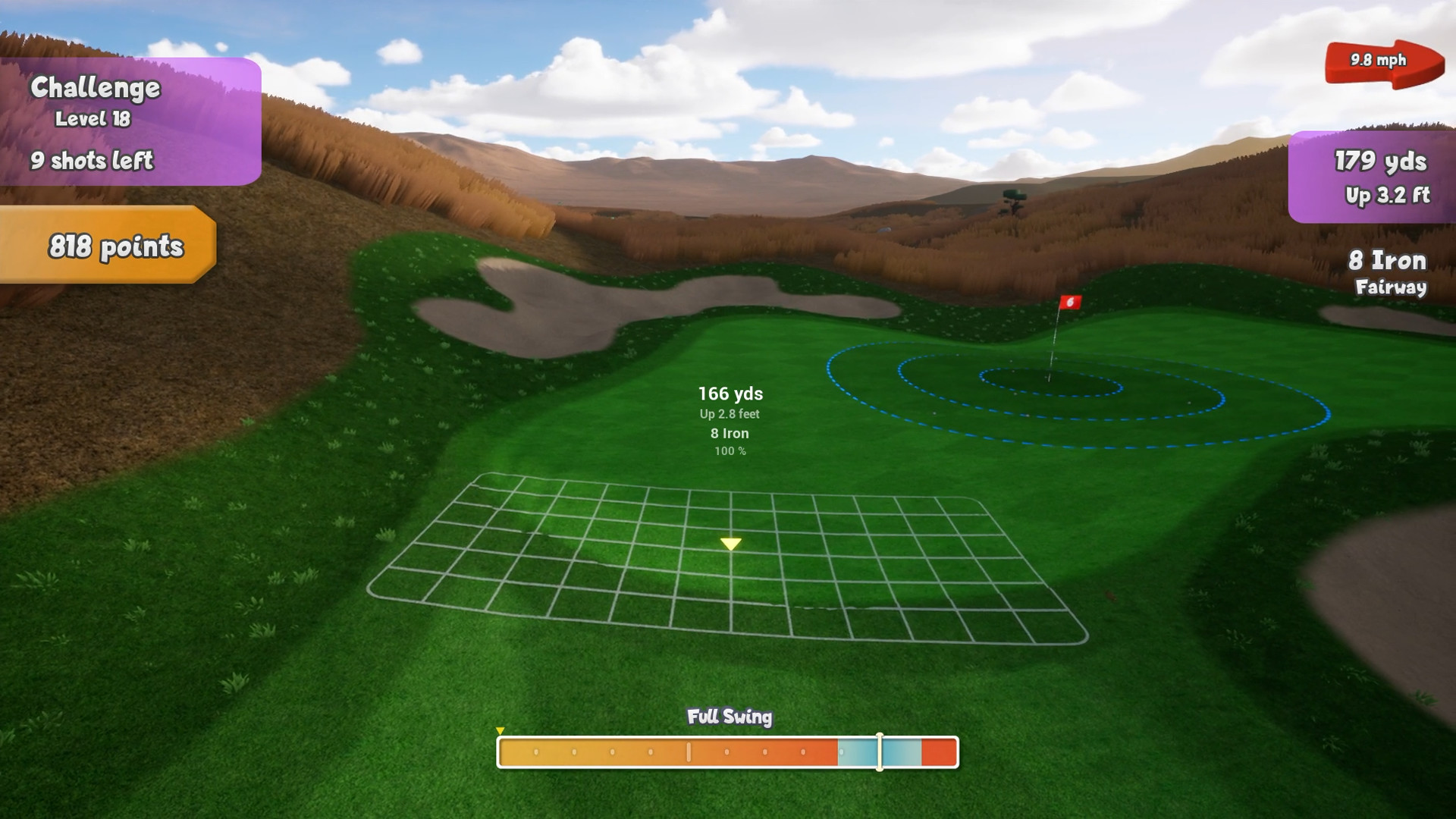Open the Full Swing mode label

[x=729, y=716]
